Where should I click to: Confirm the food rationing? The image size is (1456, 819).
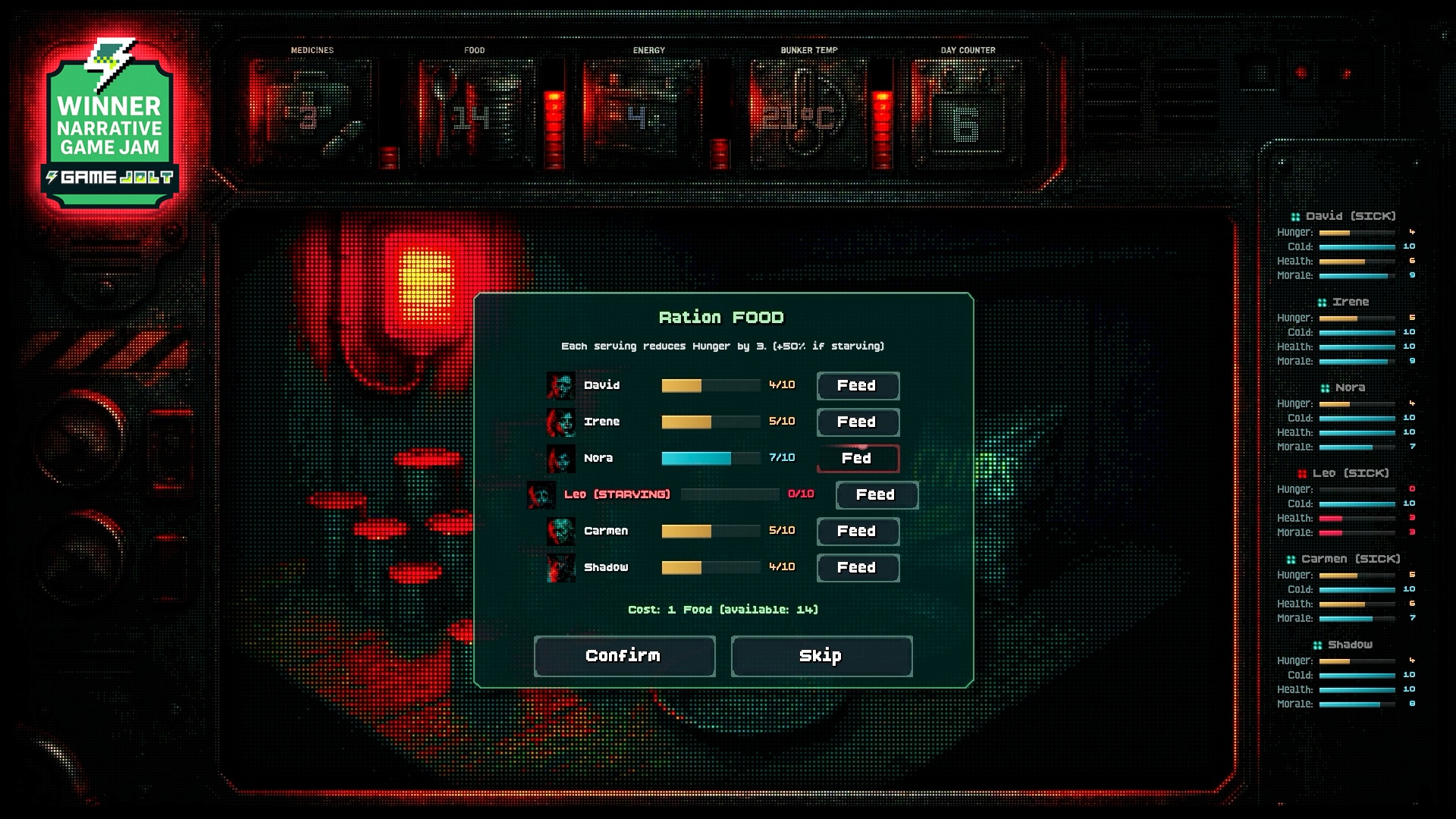[x=624, y=656]
